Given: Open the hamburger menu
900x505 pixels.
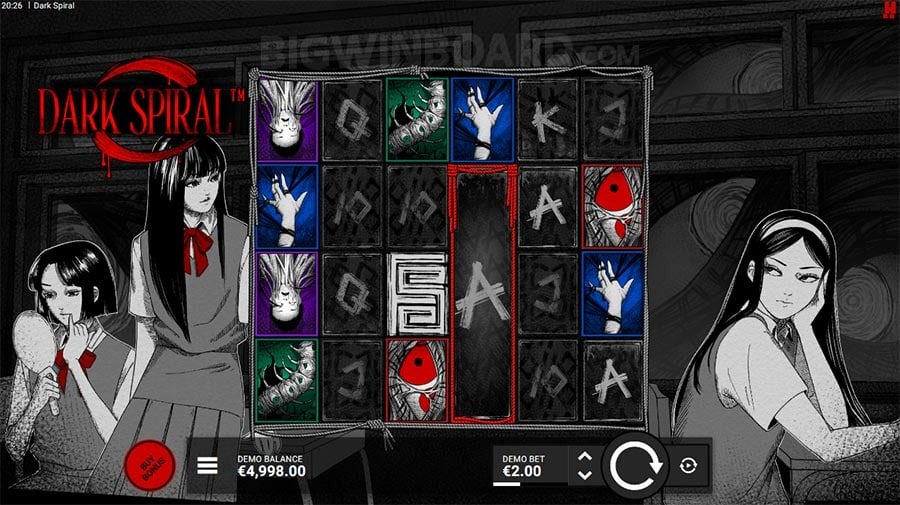Looking at the screenshot, I should pos(207,465).
